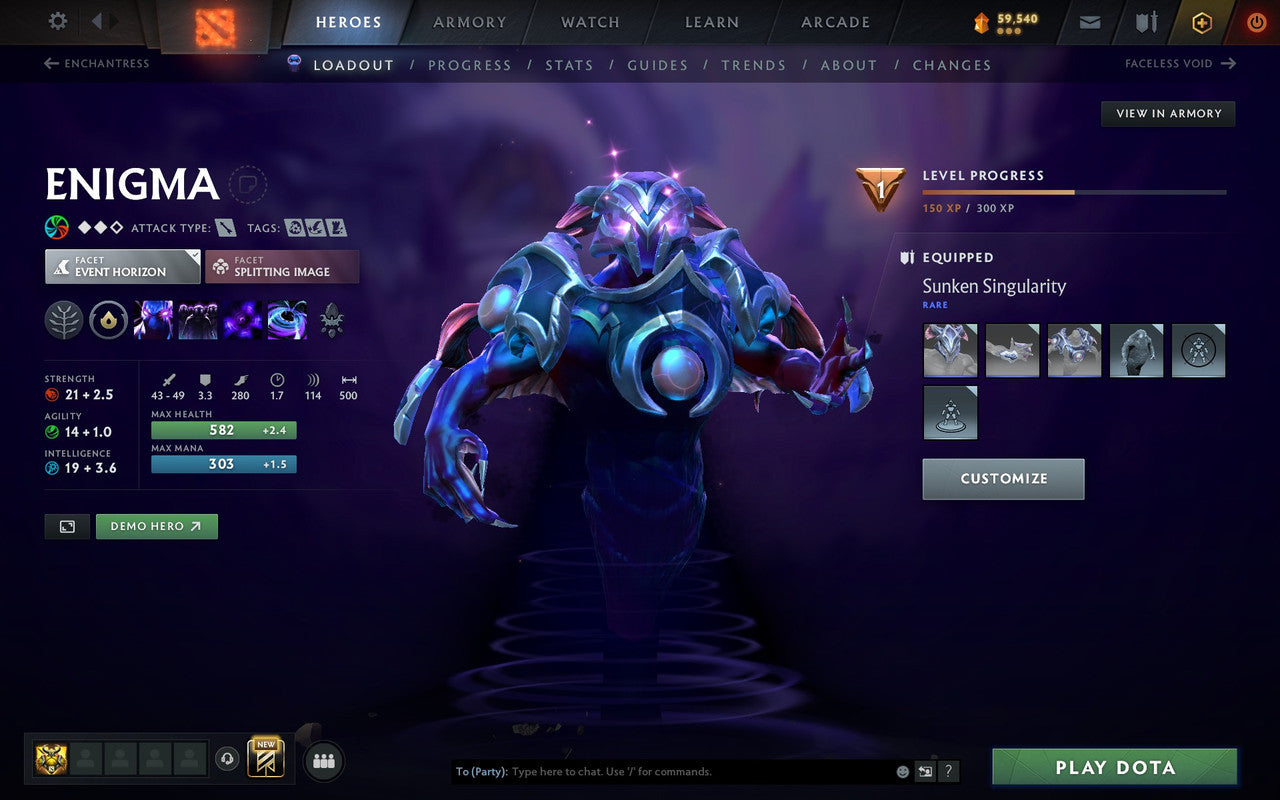Screen dimensions: 1280x800
Task: Click the DEMO HERO button
Action: tap(156, 526)
